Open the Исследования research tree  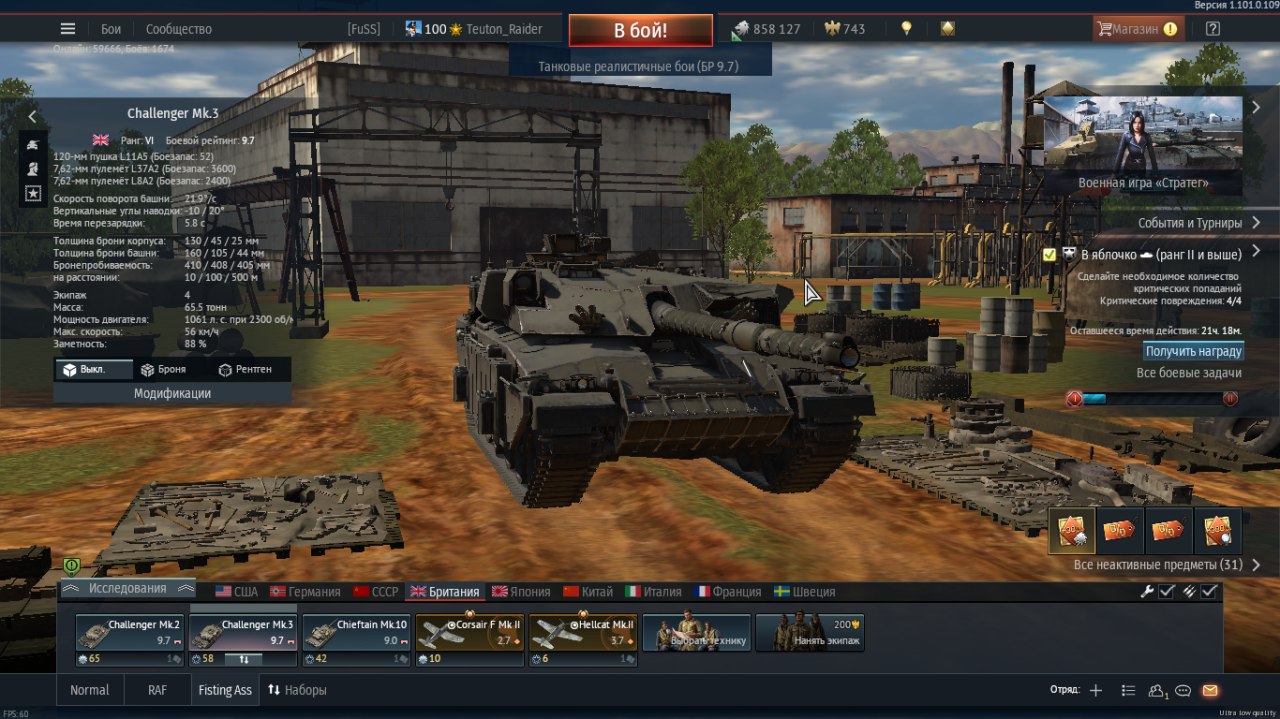point(128,589)
